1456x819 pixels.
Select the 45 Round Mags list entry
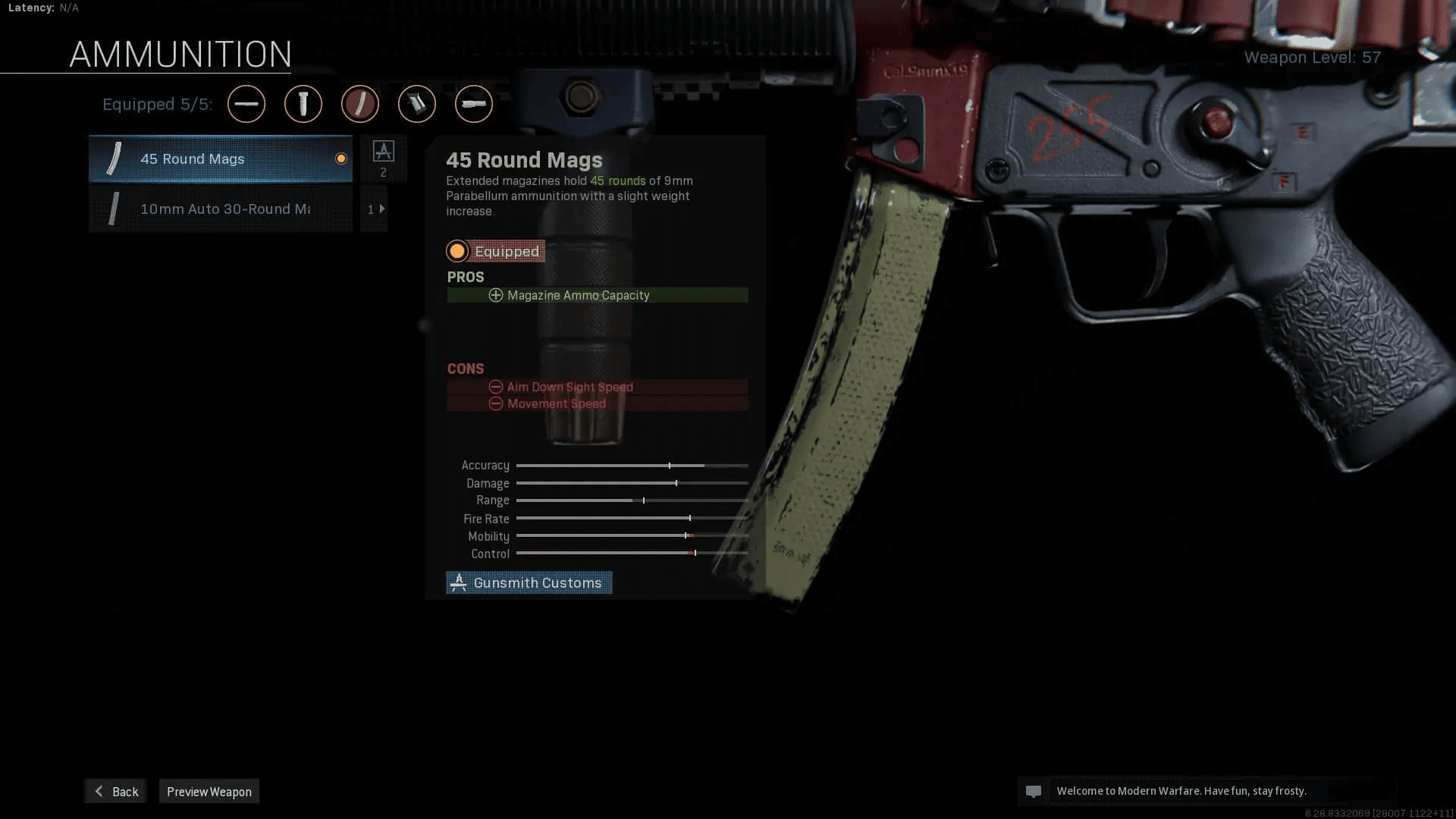(x=220, y=158)
